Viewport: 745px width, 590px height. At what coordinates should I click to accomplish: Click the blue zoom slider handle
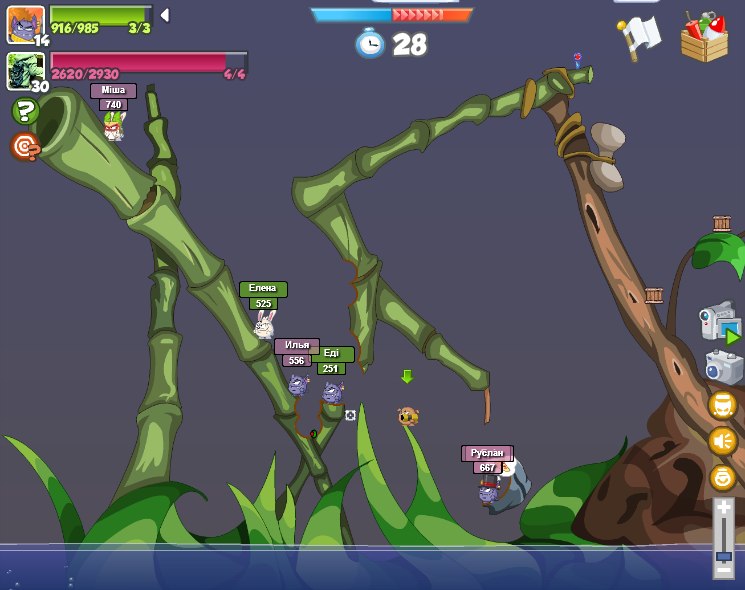pyautogui.click(x=723, y=555)
